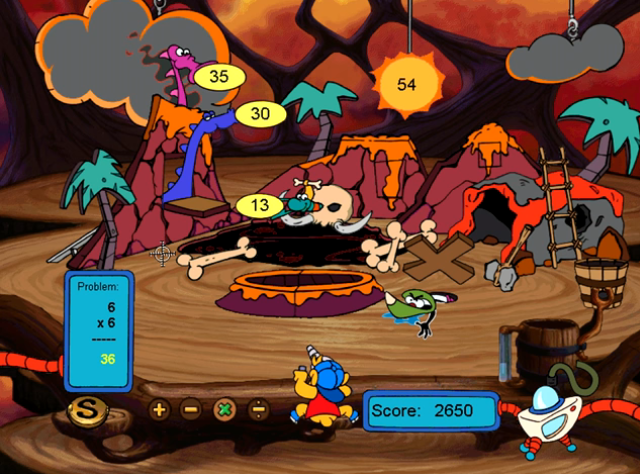
Task: Pick the answer bubble labeled 35
Action: [219, 76]
